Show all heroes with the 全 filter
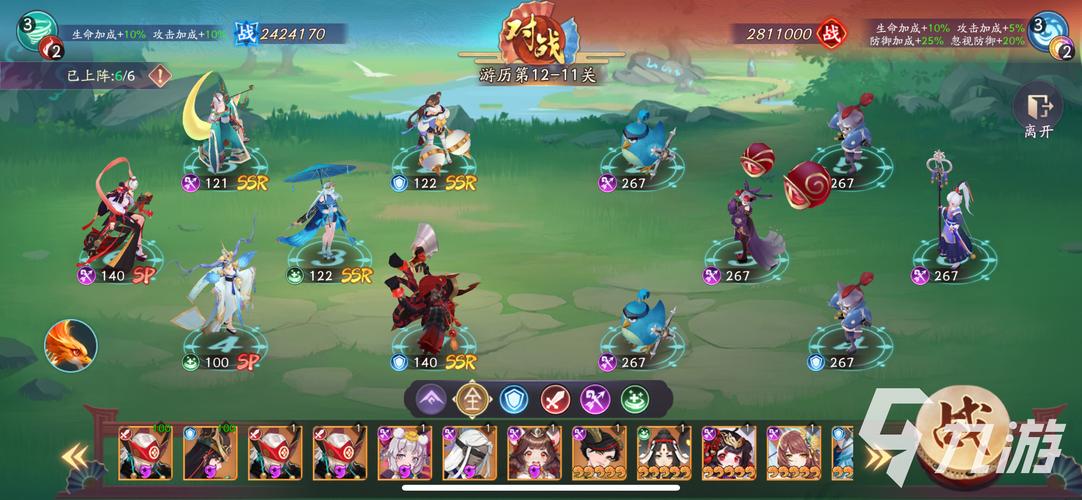This screenshot has height=500, width=1082. (x=471, y=399)
